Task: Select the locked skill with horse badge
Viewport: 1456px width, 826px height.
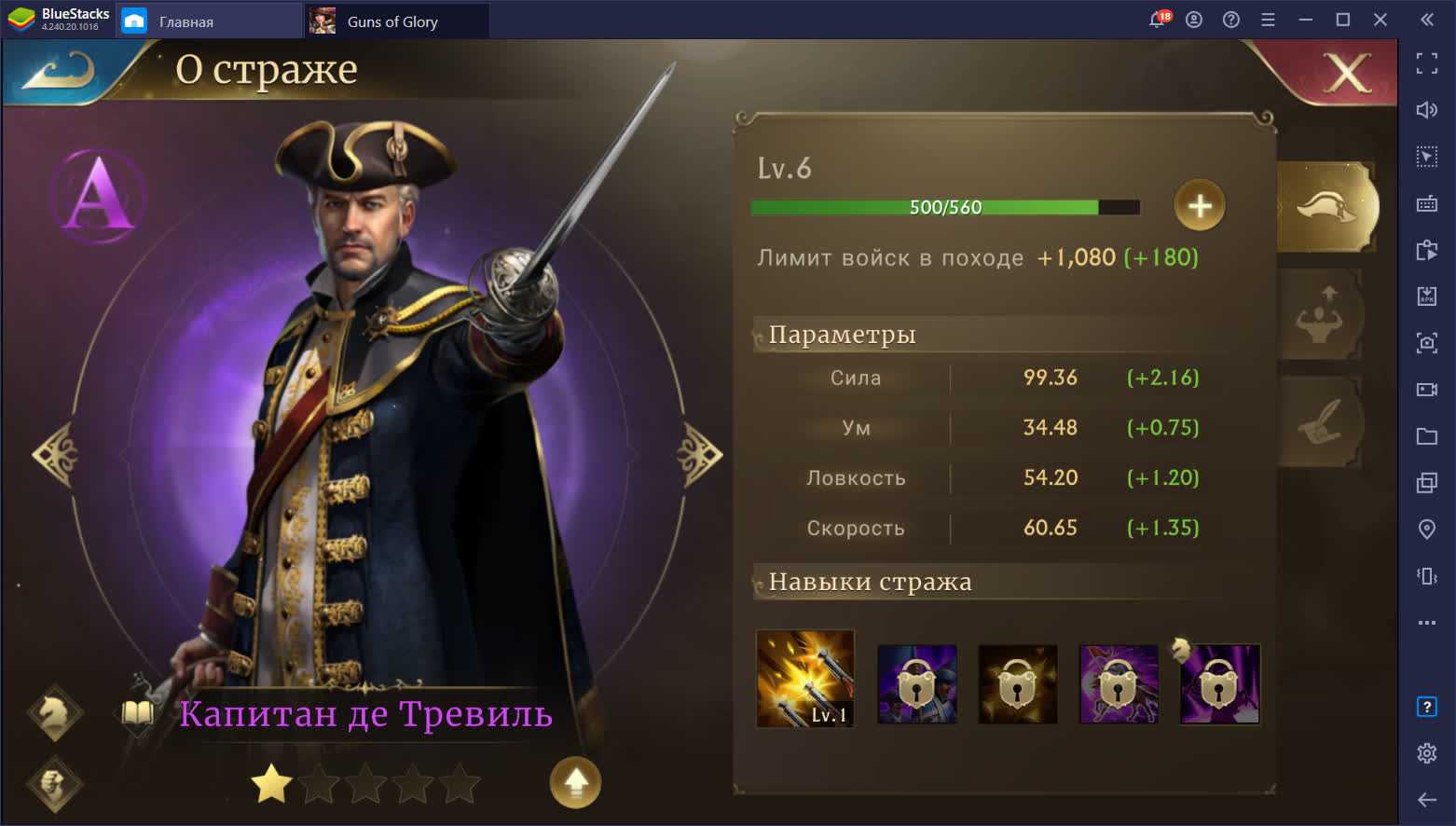Action: (1219, 683)
